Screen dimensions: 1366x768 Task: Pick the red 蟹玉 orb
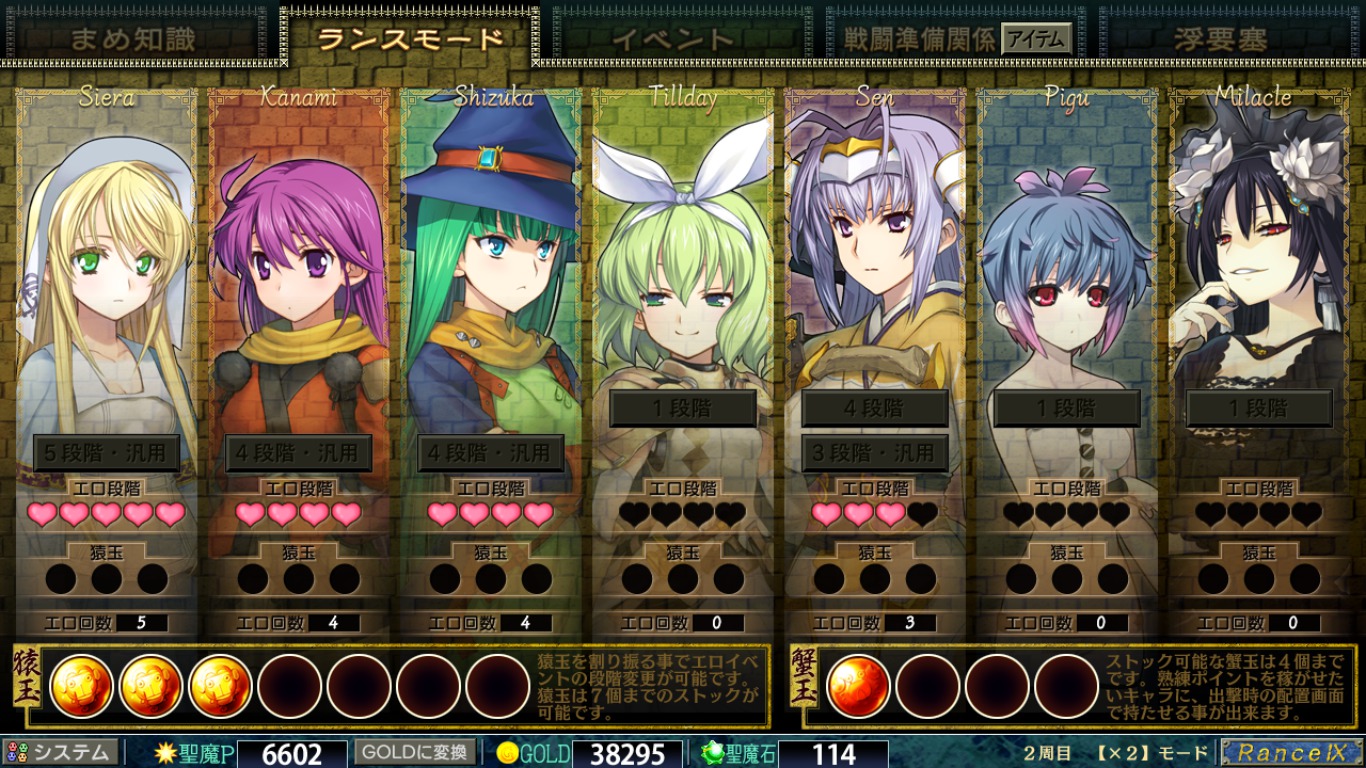click(x=858, y=686)
